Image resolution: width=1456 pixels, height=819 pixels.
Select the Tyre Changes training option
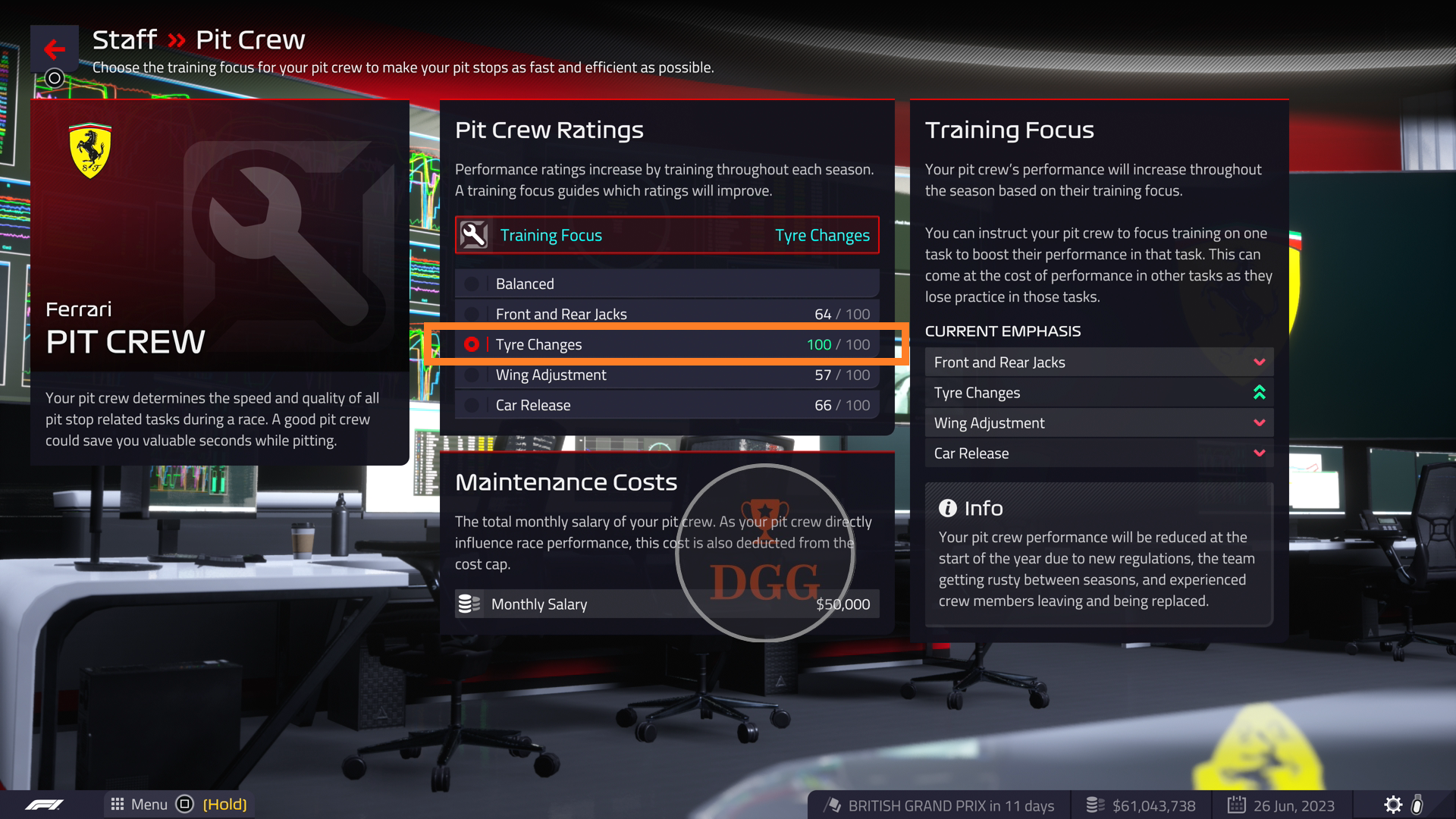667,344
